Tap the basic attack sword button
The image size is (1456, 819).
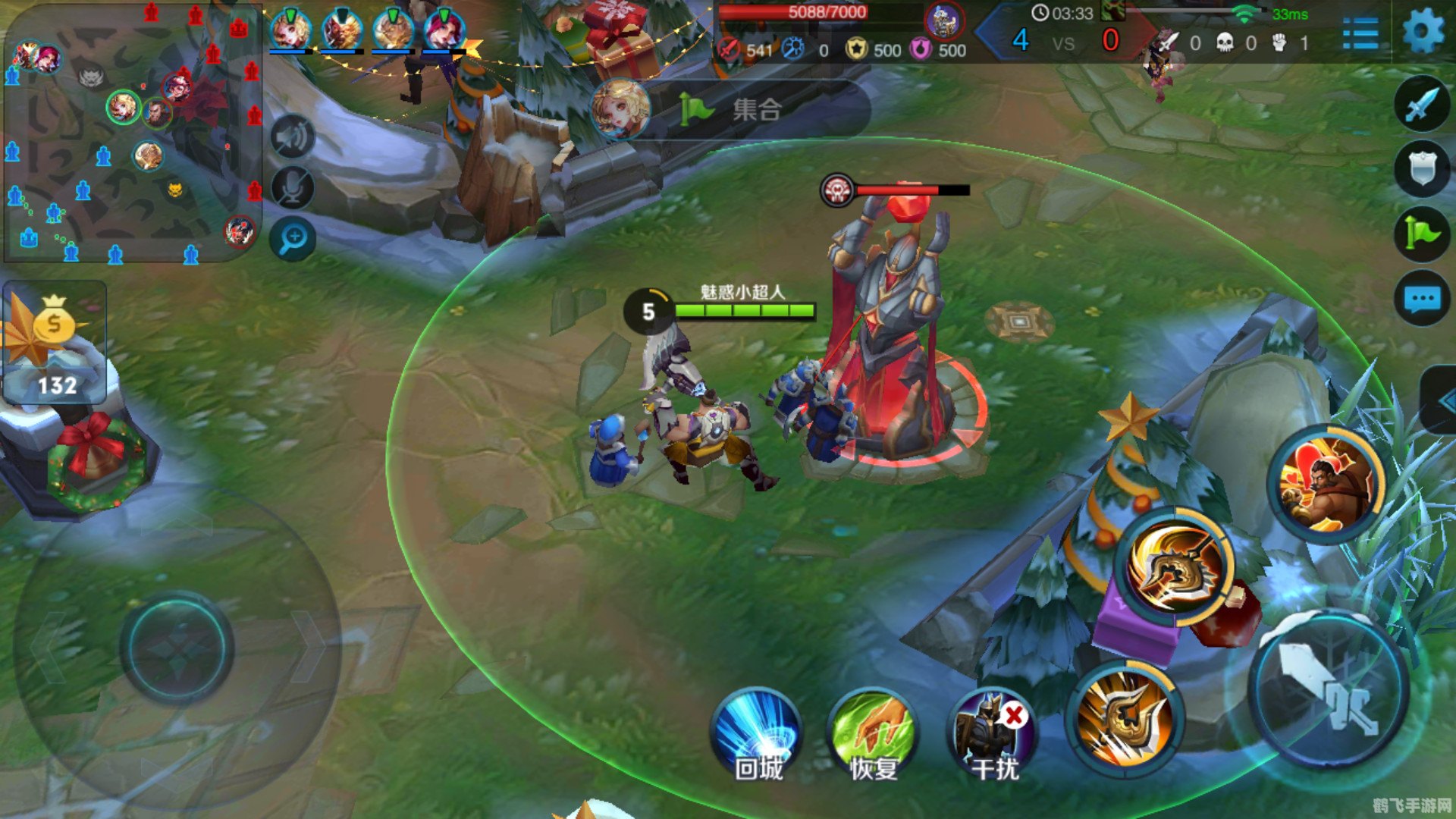click(x=1329, y=692)
